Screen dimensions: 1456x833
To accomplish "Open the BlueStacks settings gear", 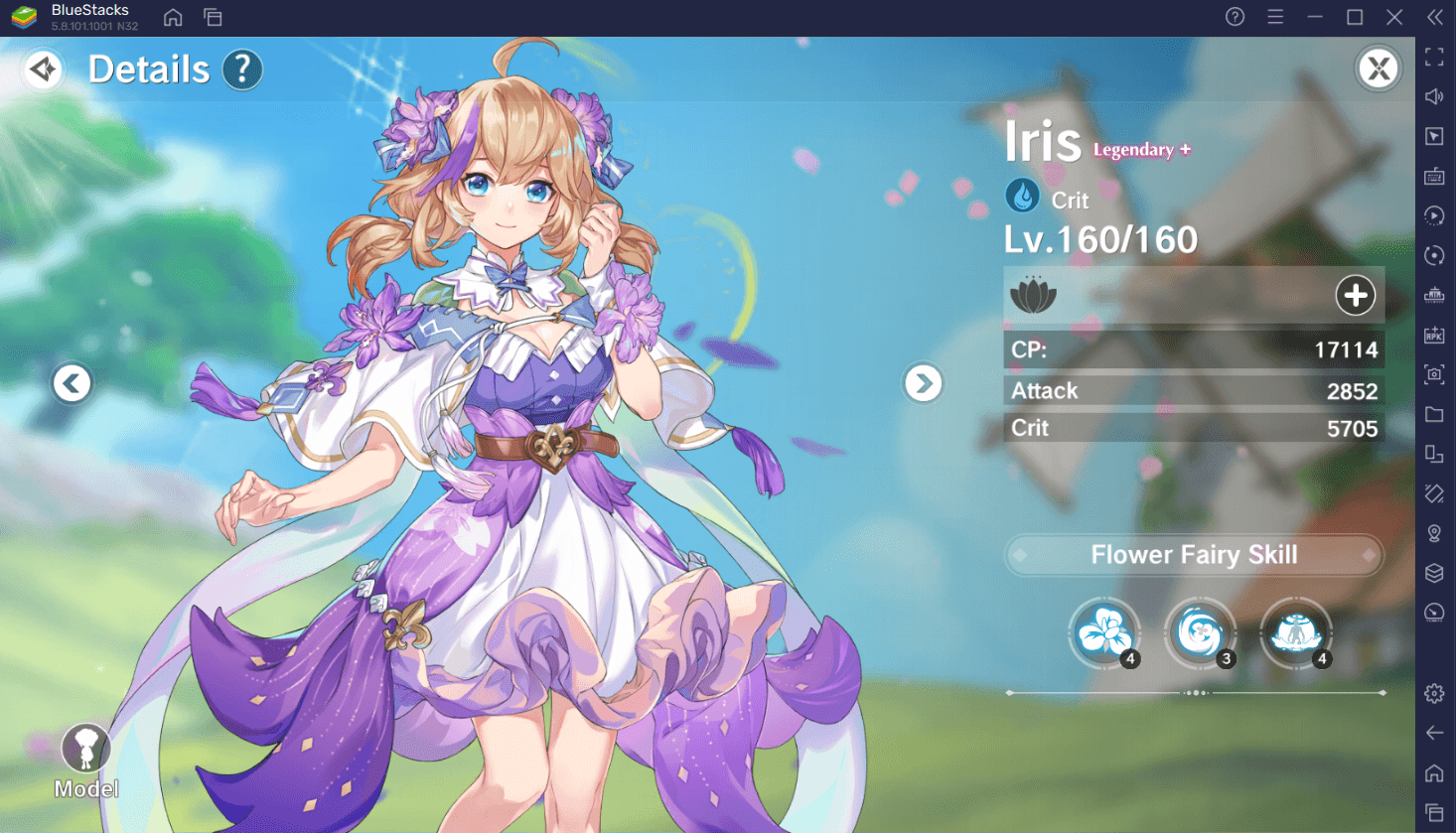I will click(1434, 694).
